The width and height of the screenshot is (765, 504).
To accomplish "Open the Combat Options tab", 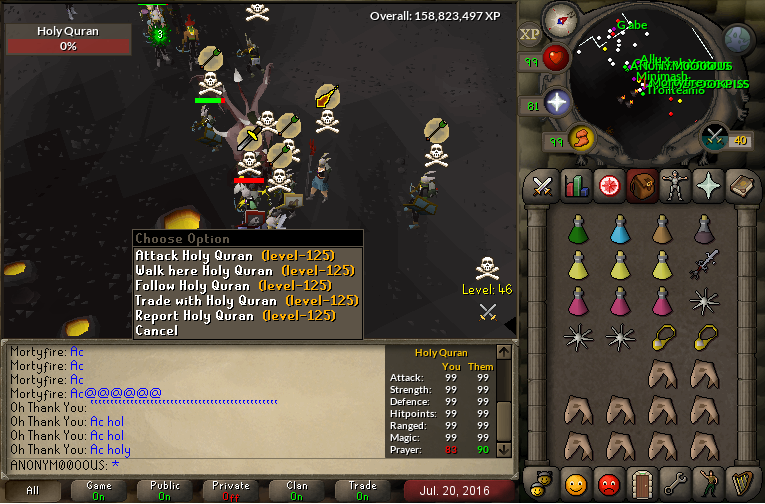I will click(x=542, y=185).
